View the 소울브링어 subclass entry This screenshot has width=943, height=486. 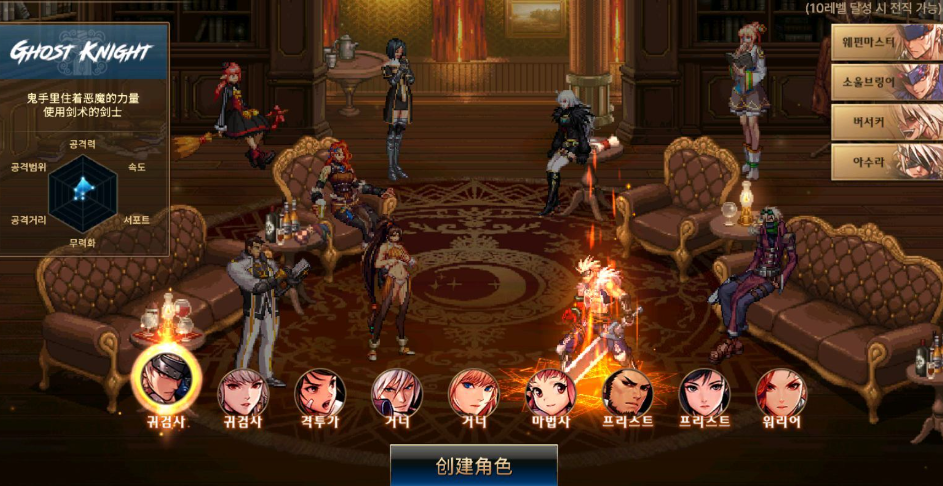(886, 82)
